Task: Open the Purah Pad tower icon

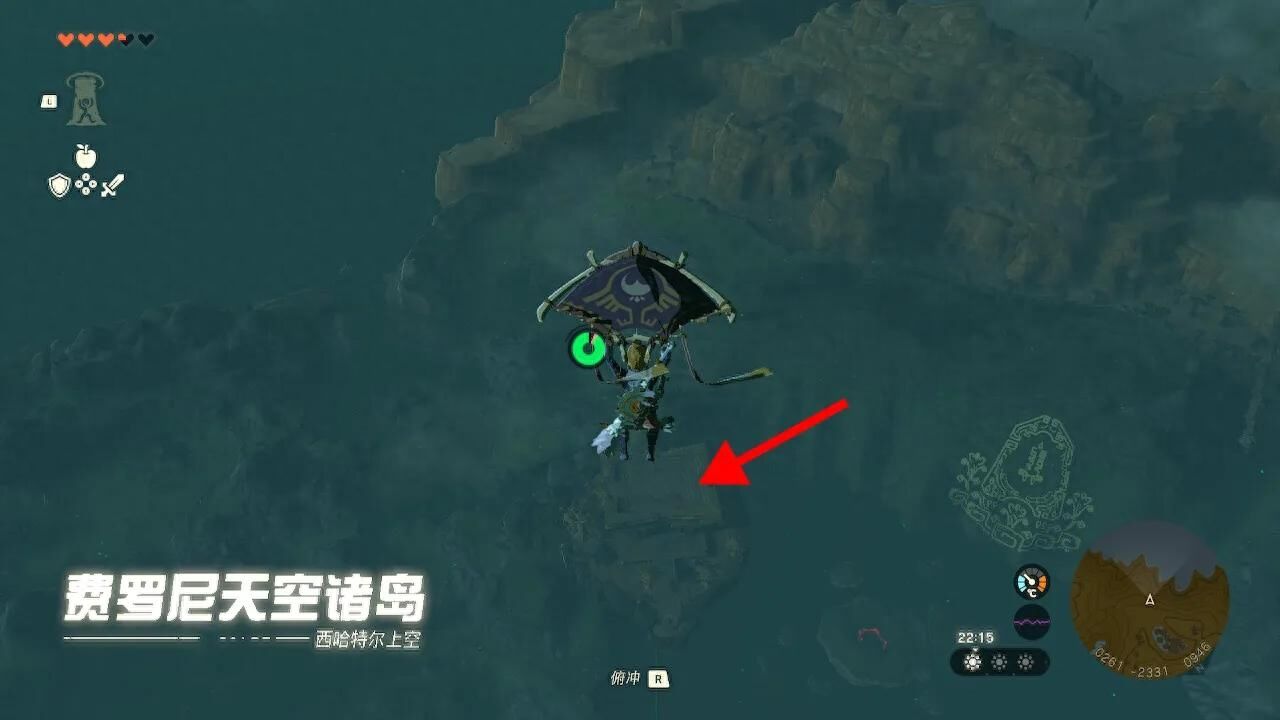Action: coord(85,98)
